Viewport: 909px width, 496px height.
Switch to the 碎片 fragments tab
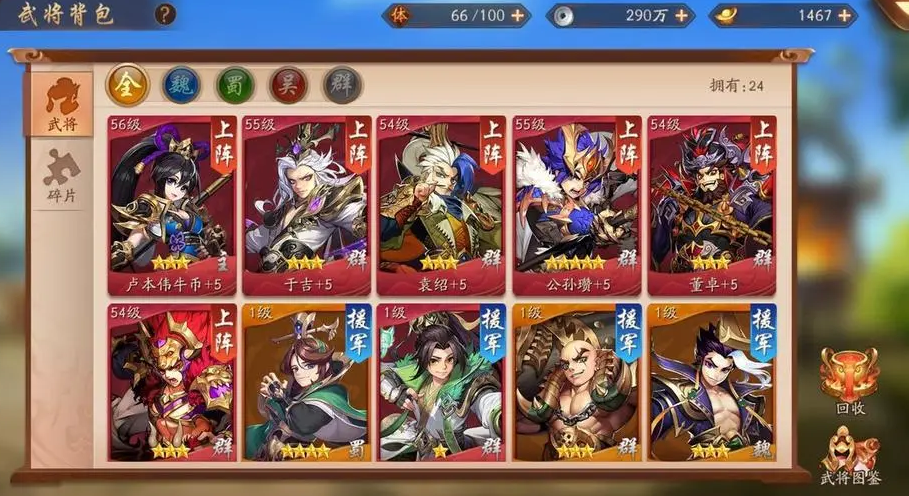point(62,176)
